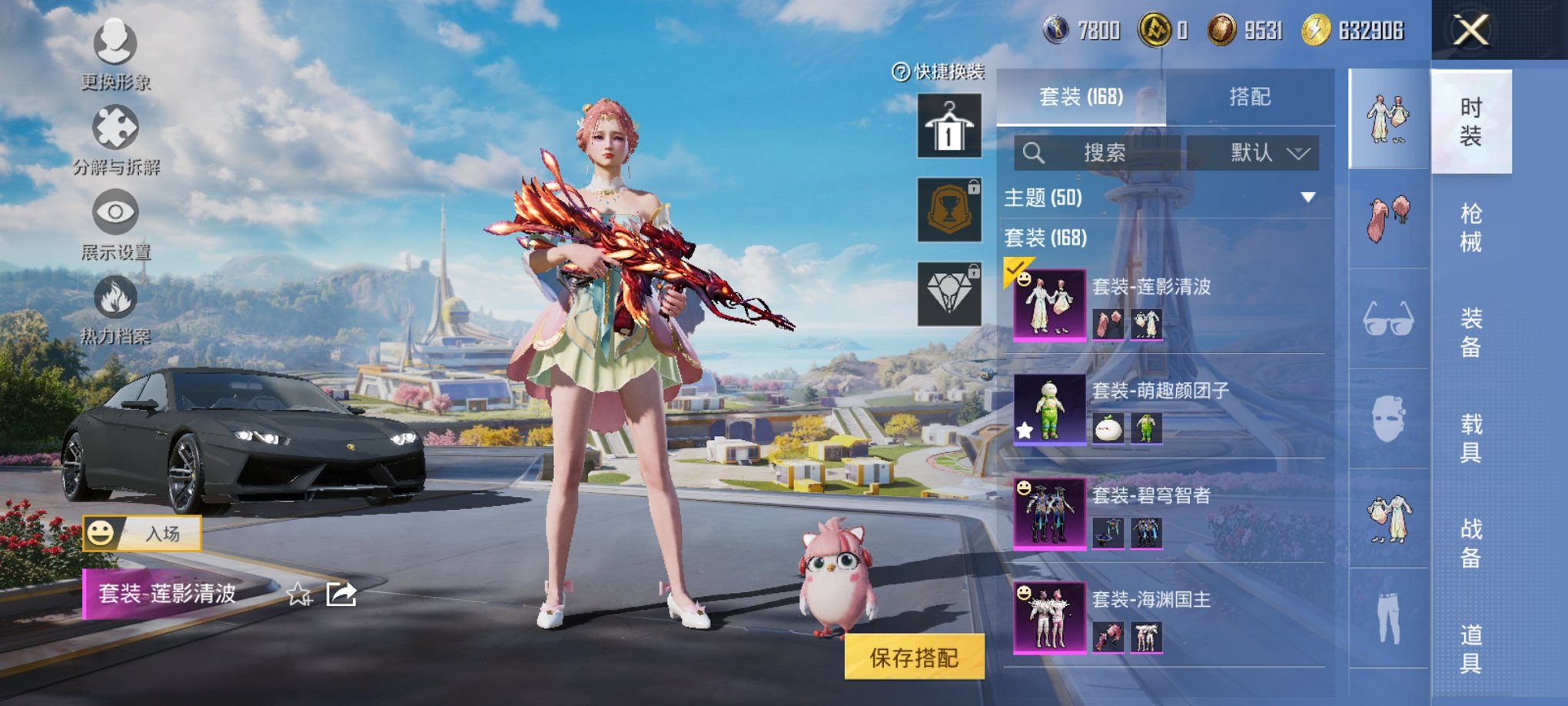
Task: Switch to the 搭配 tab
Action: pos(1250,97)
